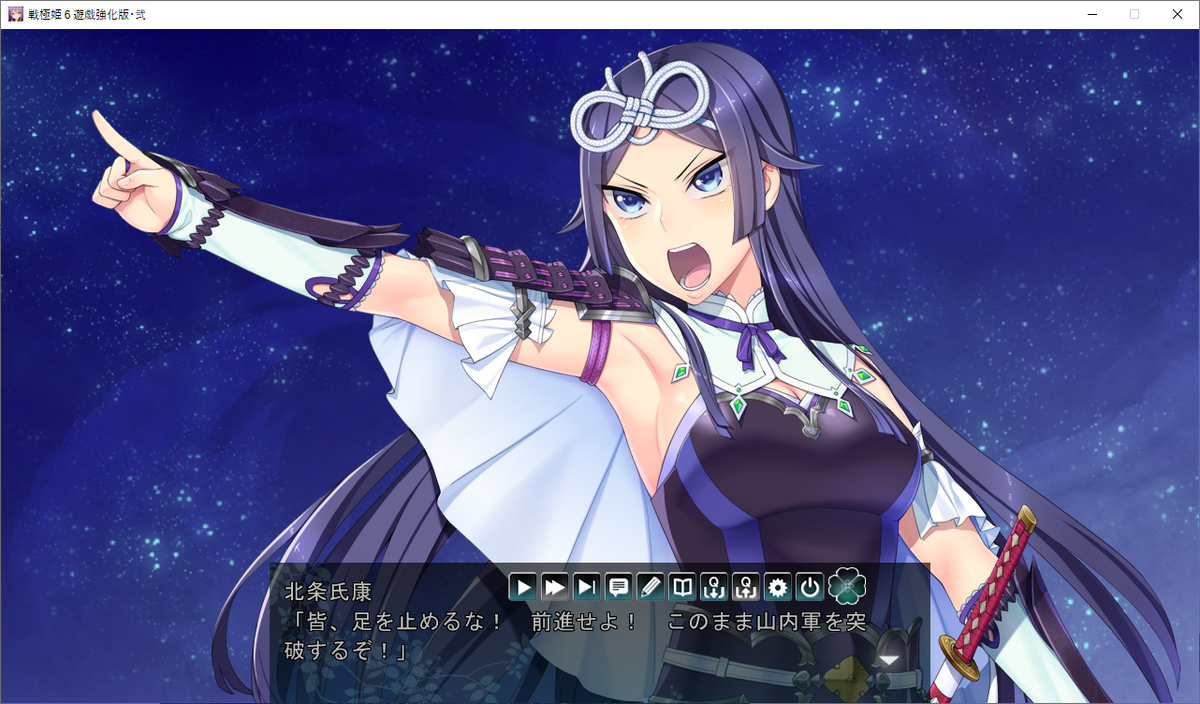1200x704 pixels.
Task: Quick save using the Q down-arrow icon
Action: tap(713, 587)
